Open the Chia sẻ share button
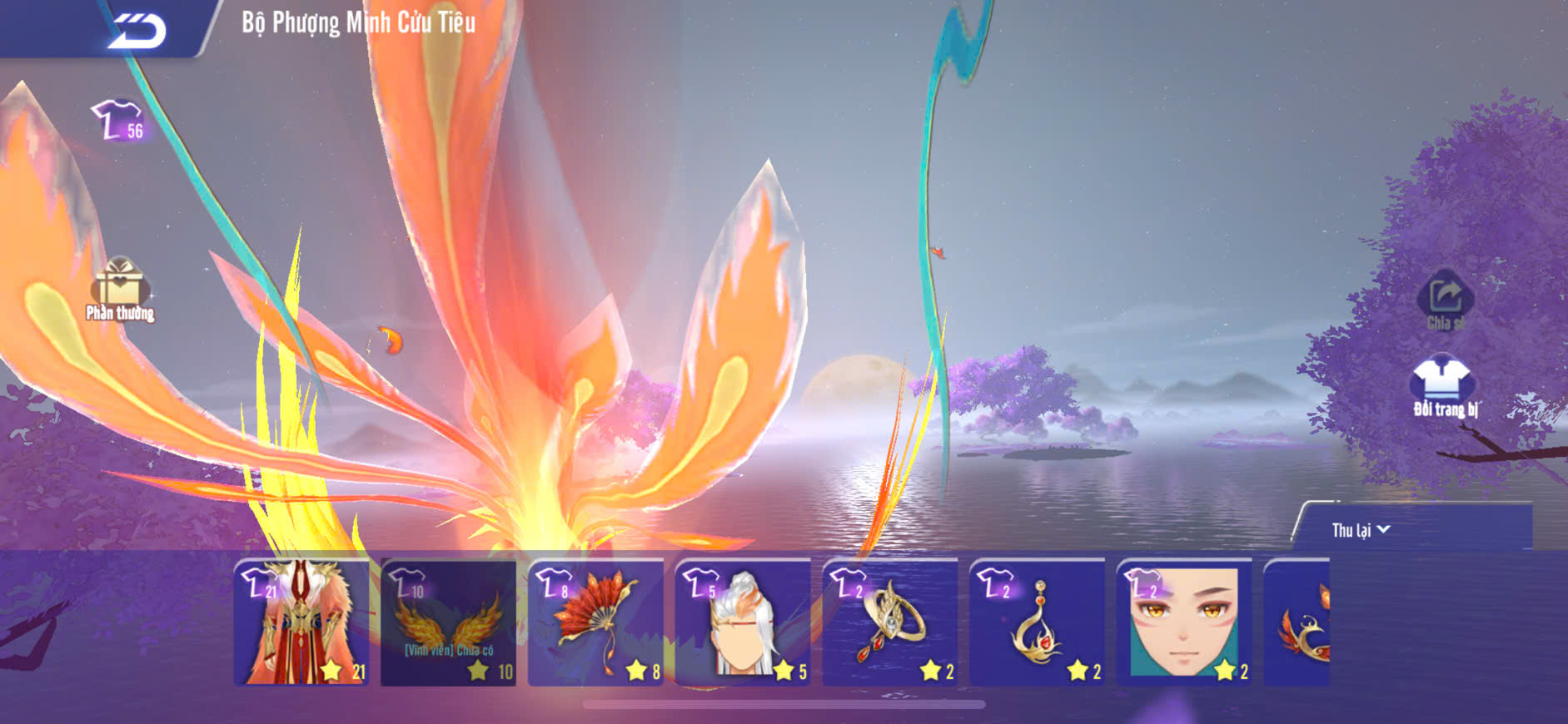 click(x=1445, y=300)
